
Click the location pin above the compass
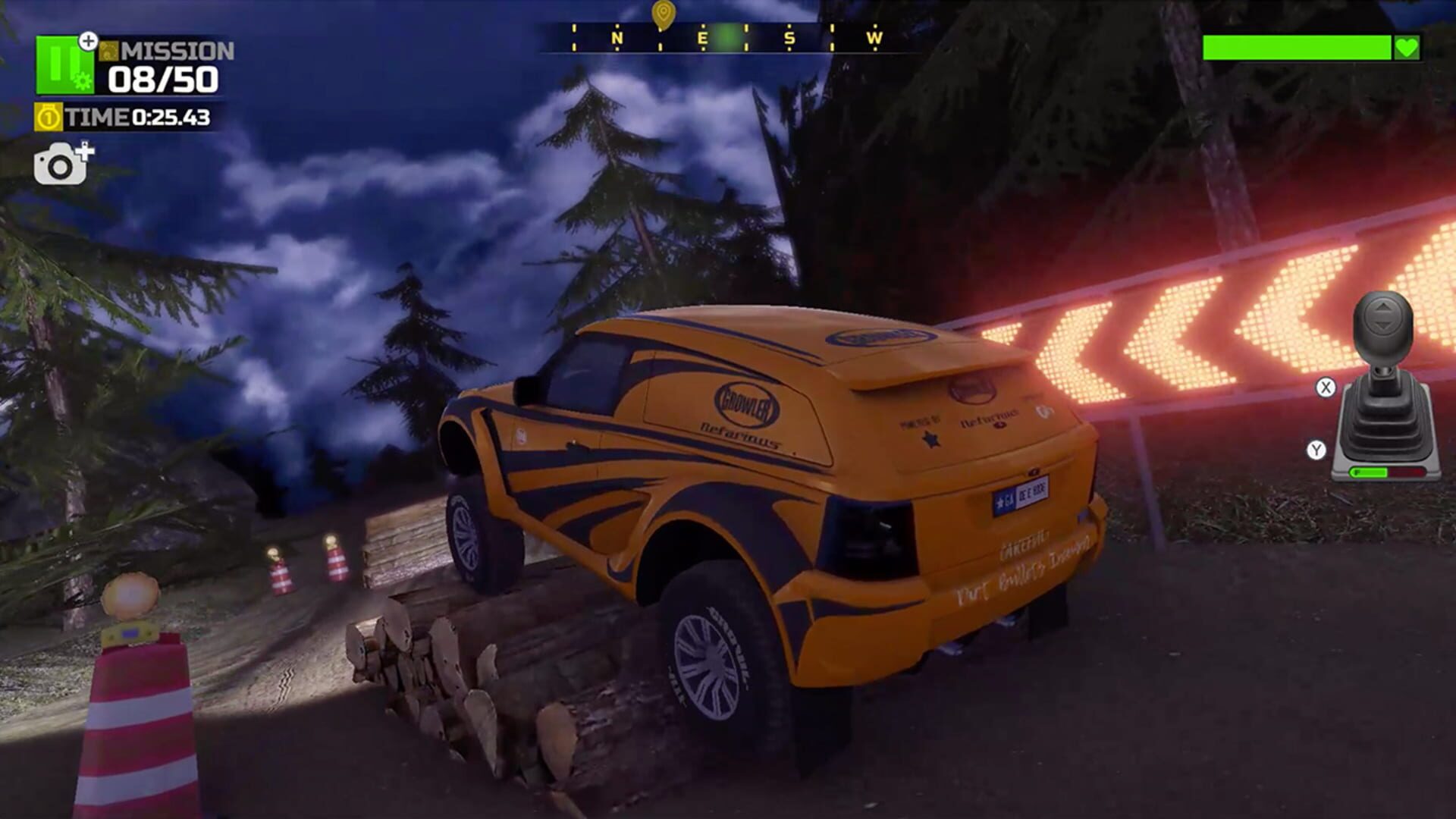tap(663, 14)
